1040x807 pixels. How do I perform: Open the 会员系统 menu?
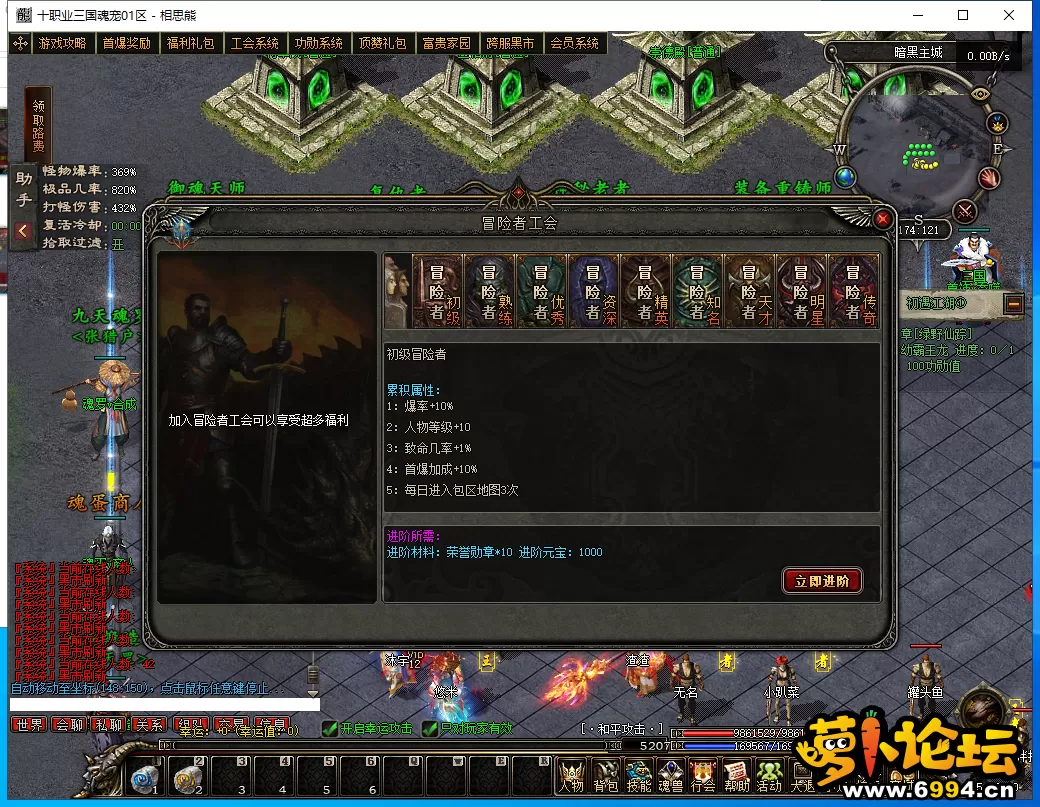pos(574,44)
